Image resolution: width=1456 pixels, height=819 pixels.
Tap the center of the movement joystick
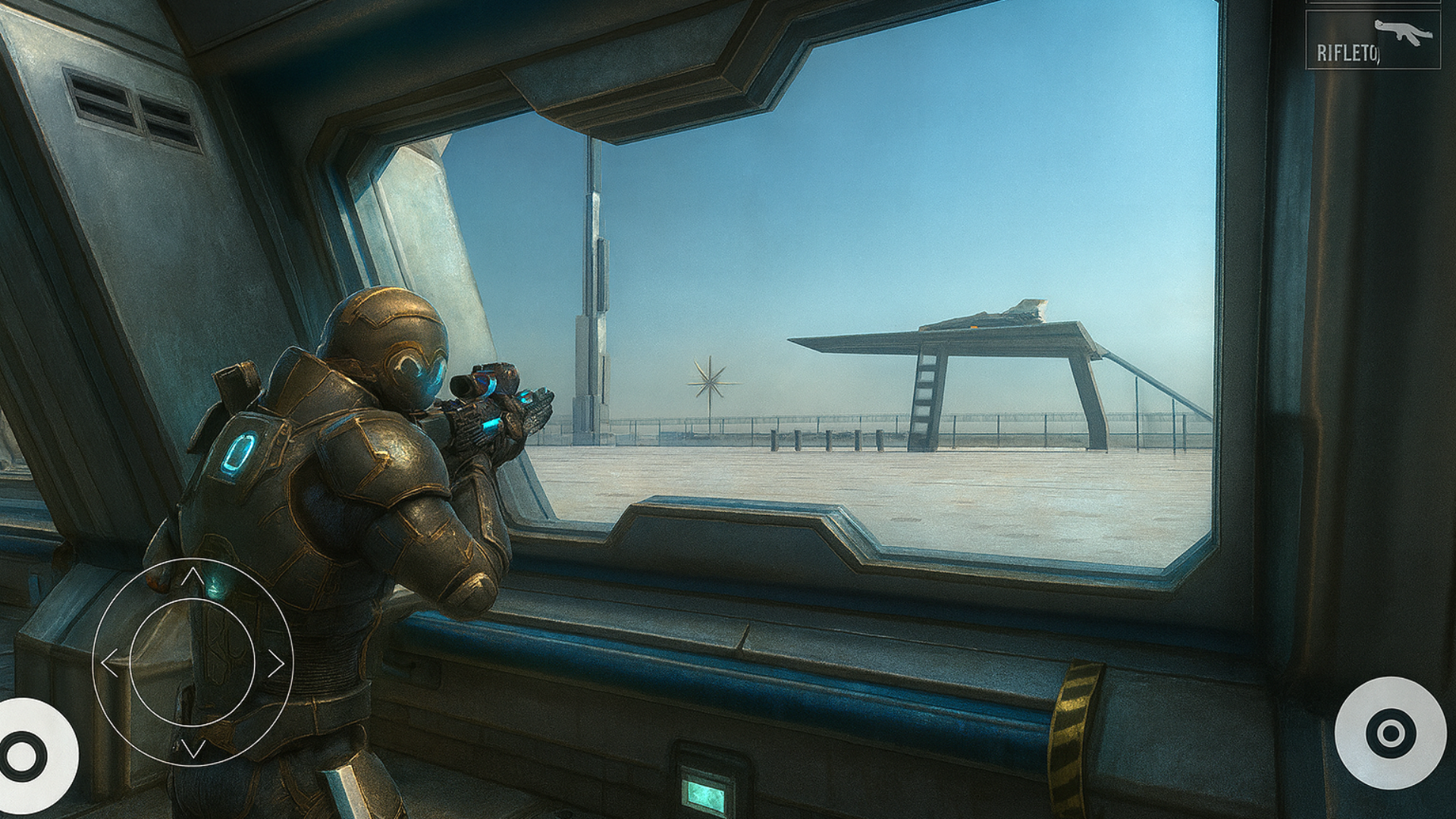point(193,661)
